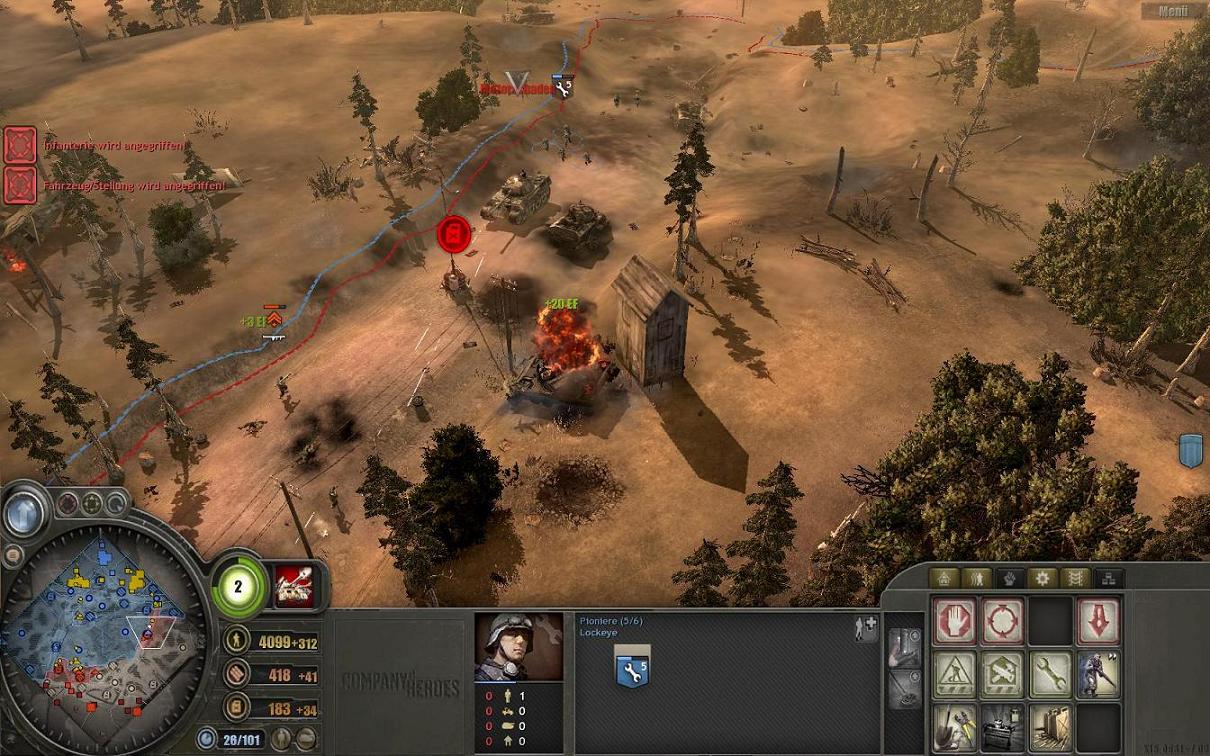Activate the wrench Repair ability

tap(1050, 675)
